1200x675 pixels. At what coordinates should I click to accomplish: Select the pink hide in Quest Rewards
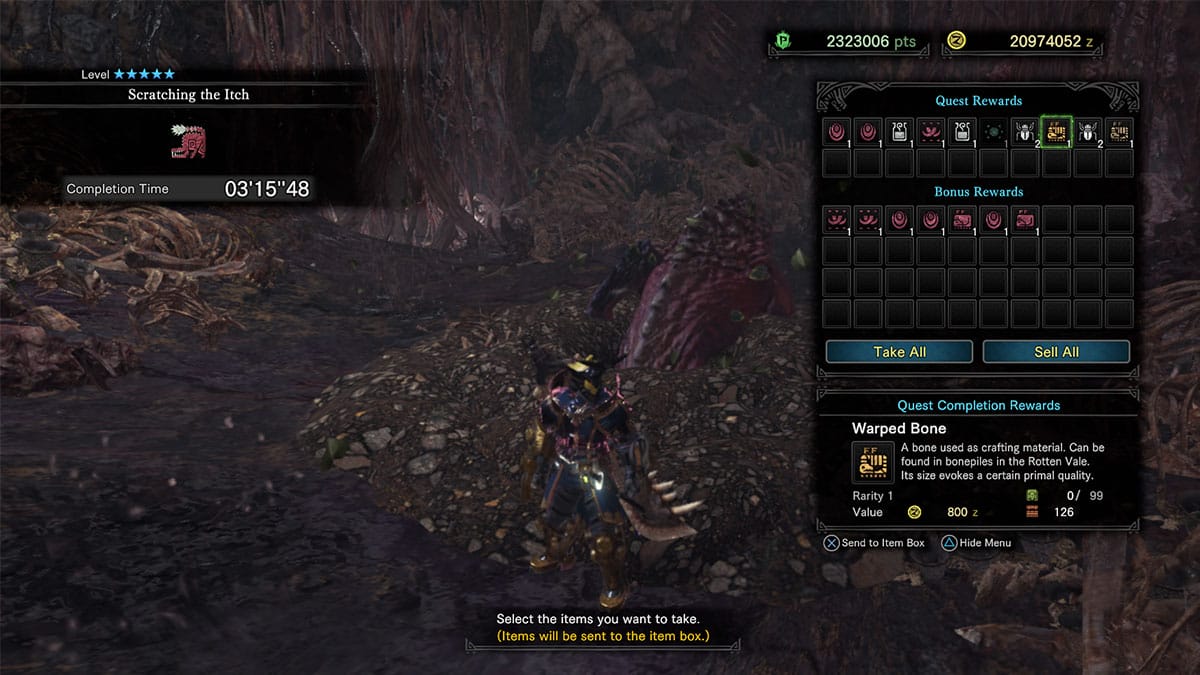931,131
